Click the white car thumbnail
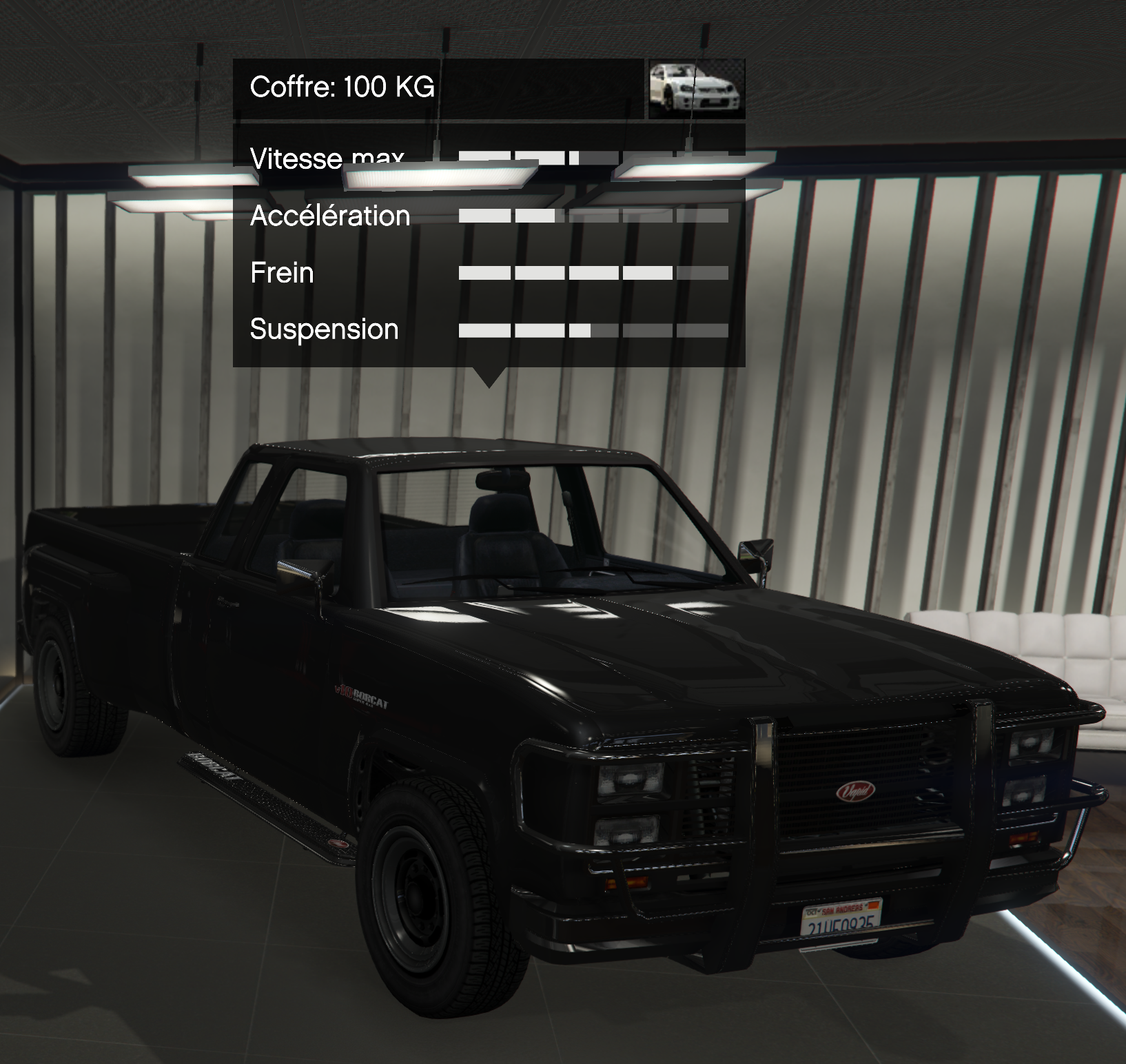1126x1064 pixels. point(697,88)
